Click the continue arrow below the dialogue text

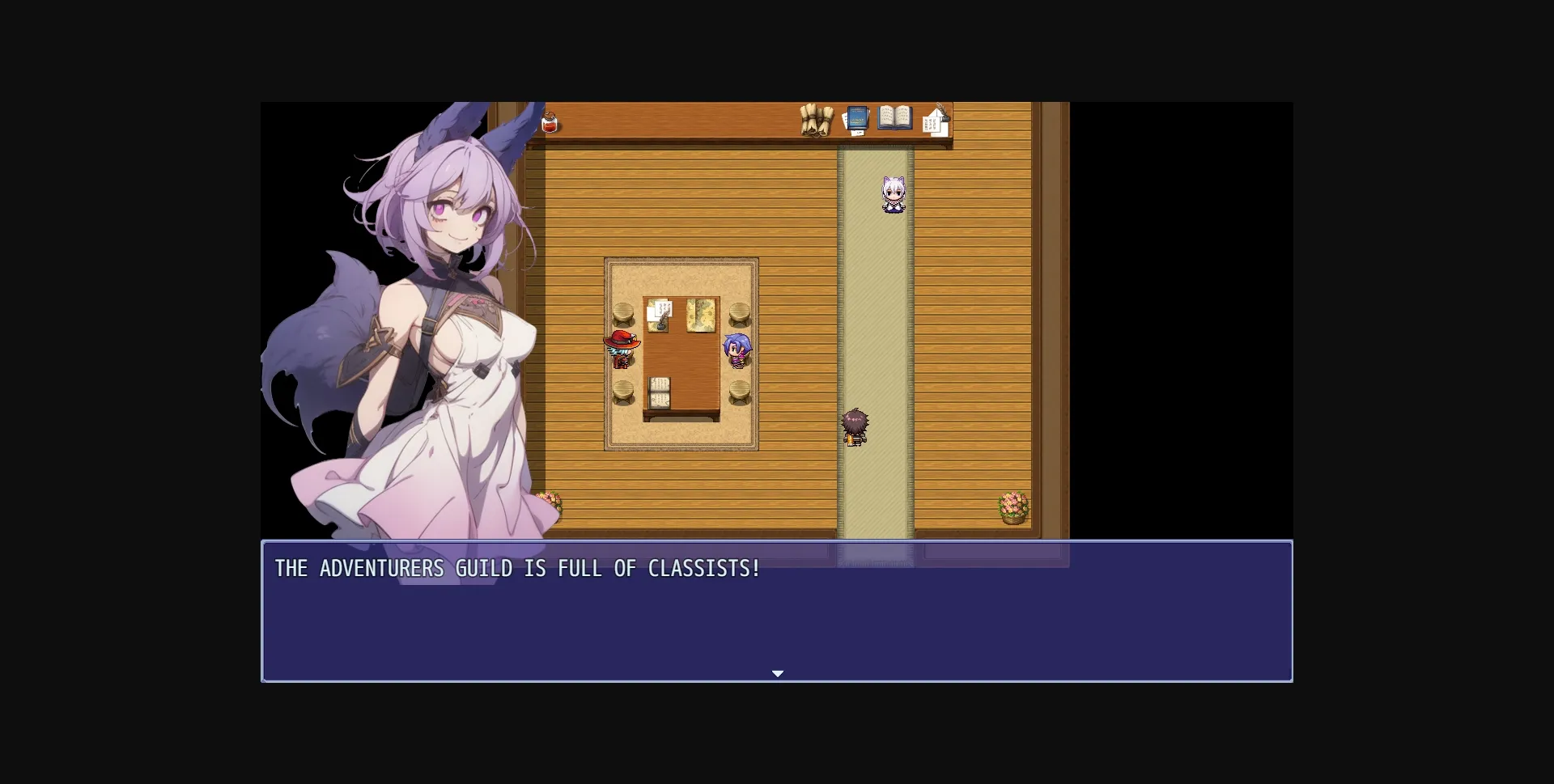pyautogui.click(x=778, y=672)
